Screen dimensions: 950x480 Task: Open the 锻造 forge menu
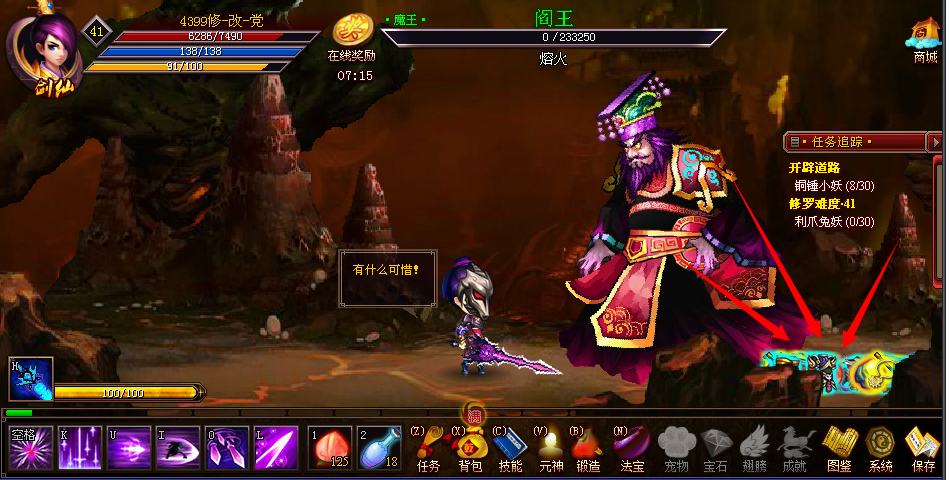point(588,447)
